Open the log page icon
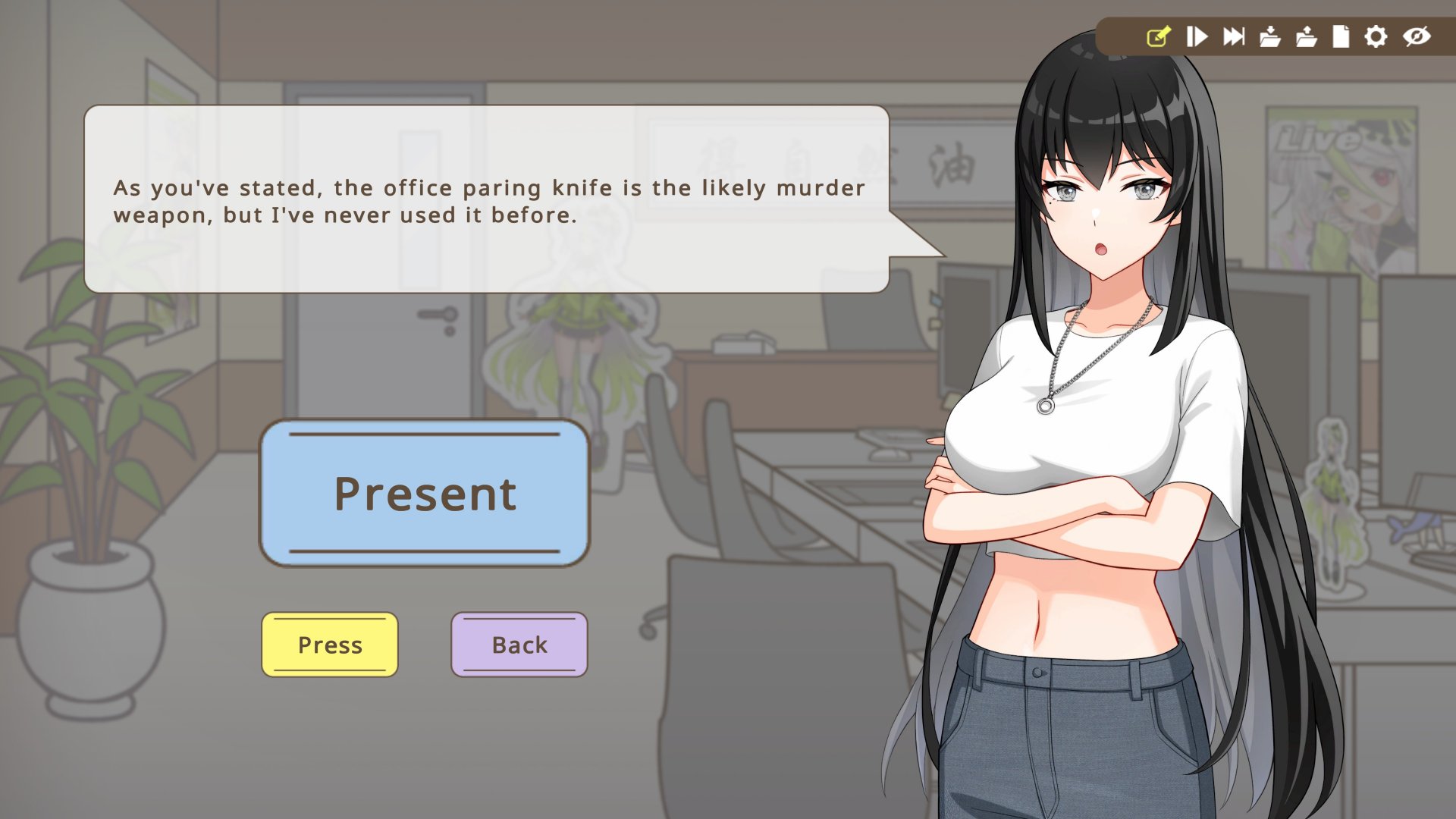1456x819 pixels. pyautogui.click(x=1341, y=36)
